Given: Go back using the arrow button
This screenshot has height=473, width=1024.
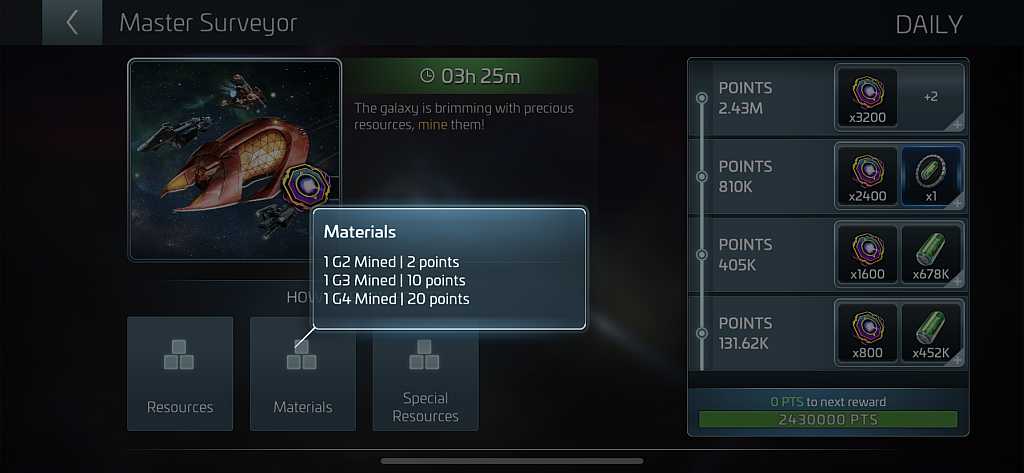Looking at the screenshot, I should coord(72,23).
